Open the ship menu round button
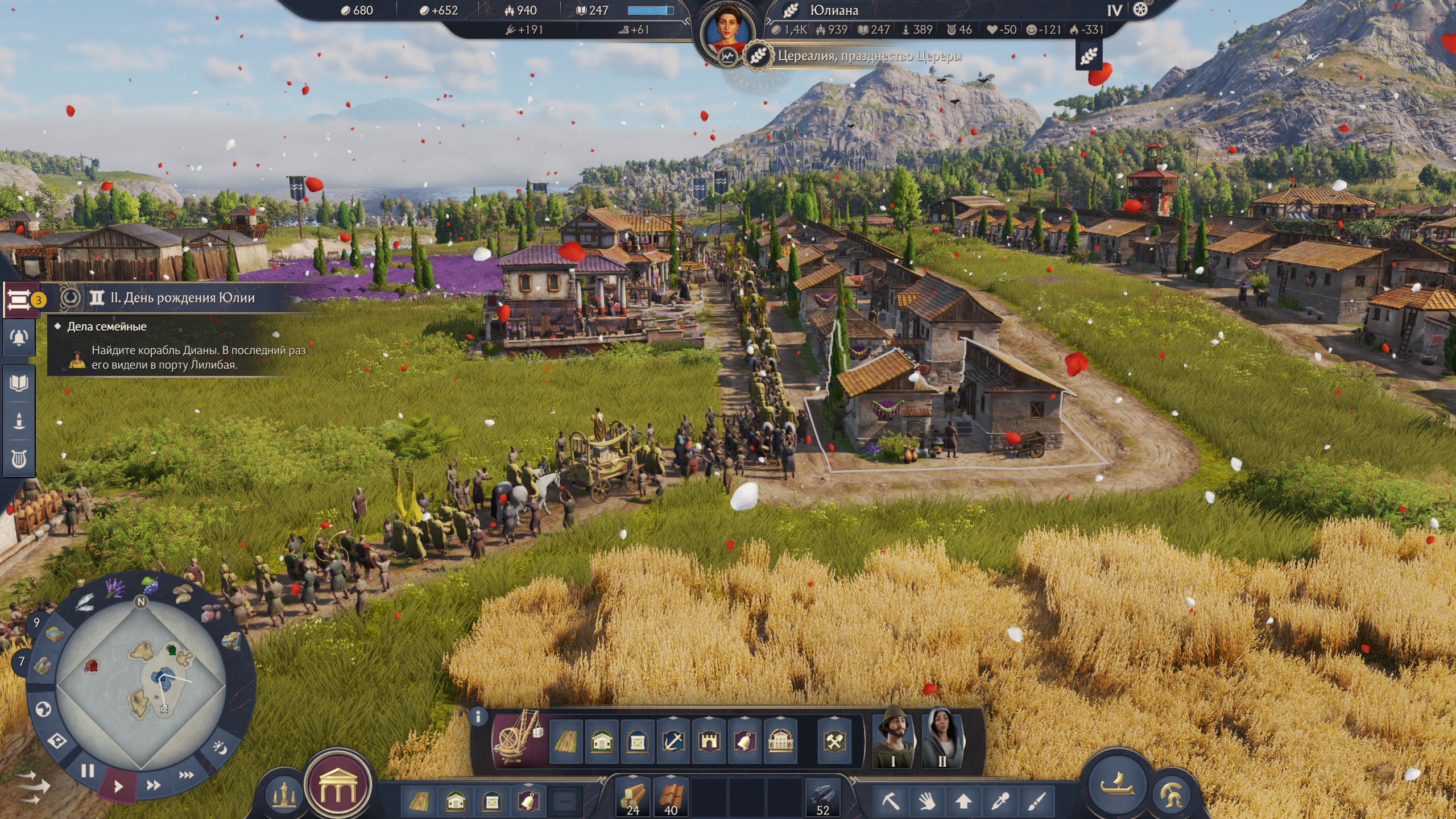The height and width of the screenshot is (819, 1456). coord(1116,783)
